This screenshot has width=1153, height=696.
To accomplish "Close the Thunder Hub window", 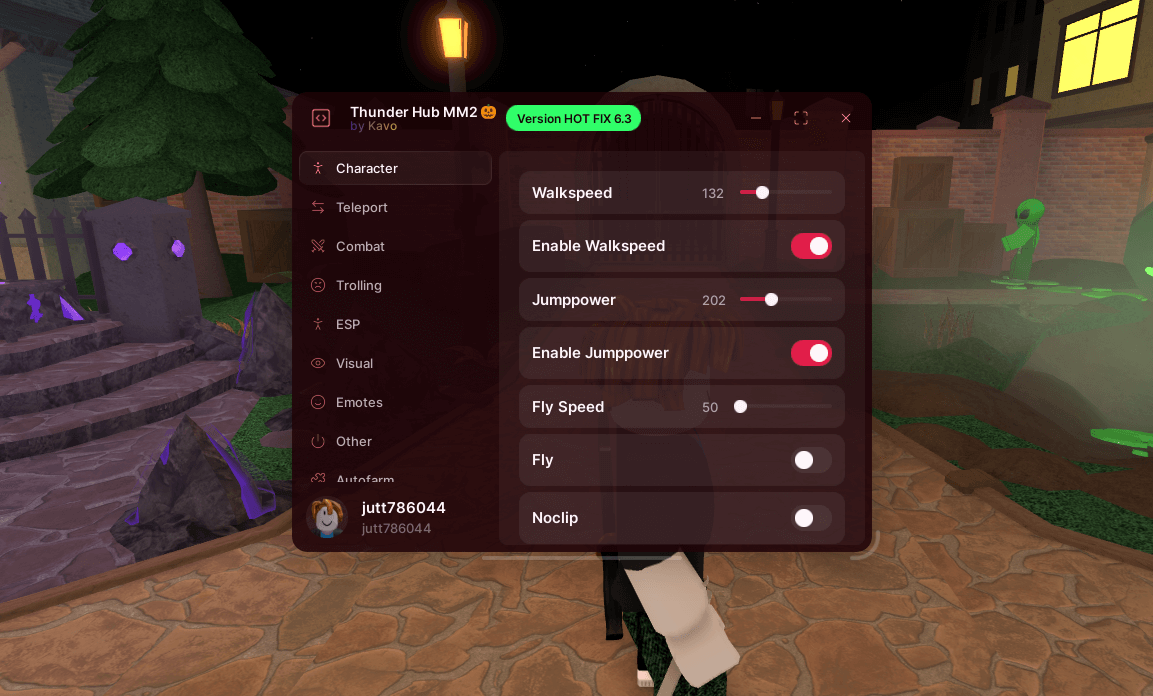I will tap(846, 118).
